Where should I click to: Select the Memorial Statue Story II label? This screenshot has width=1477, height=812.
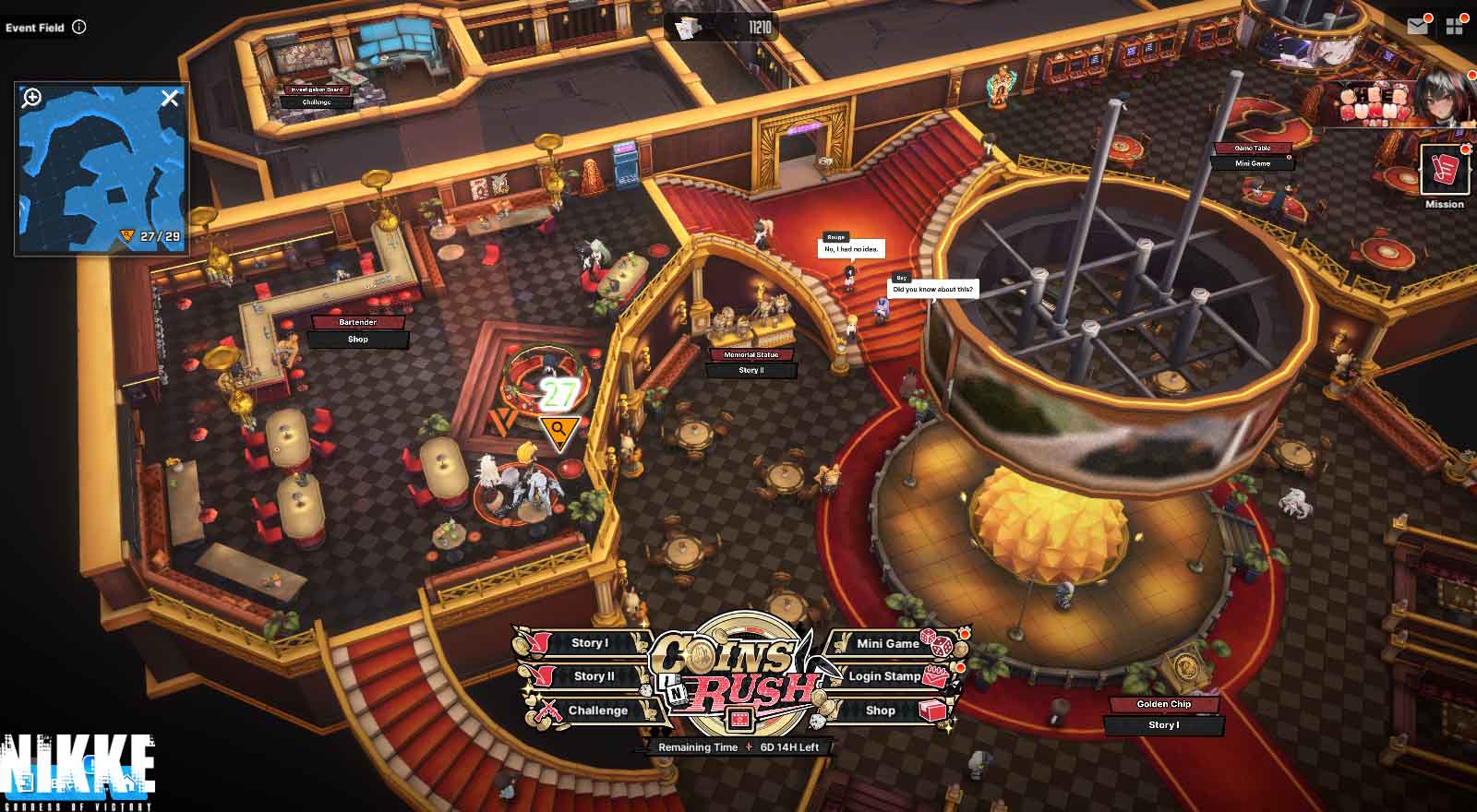[x=751, y=370]
